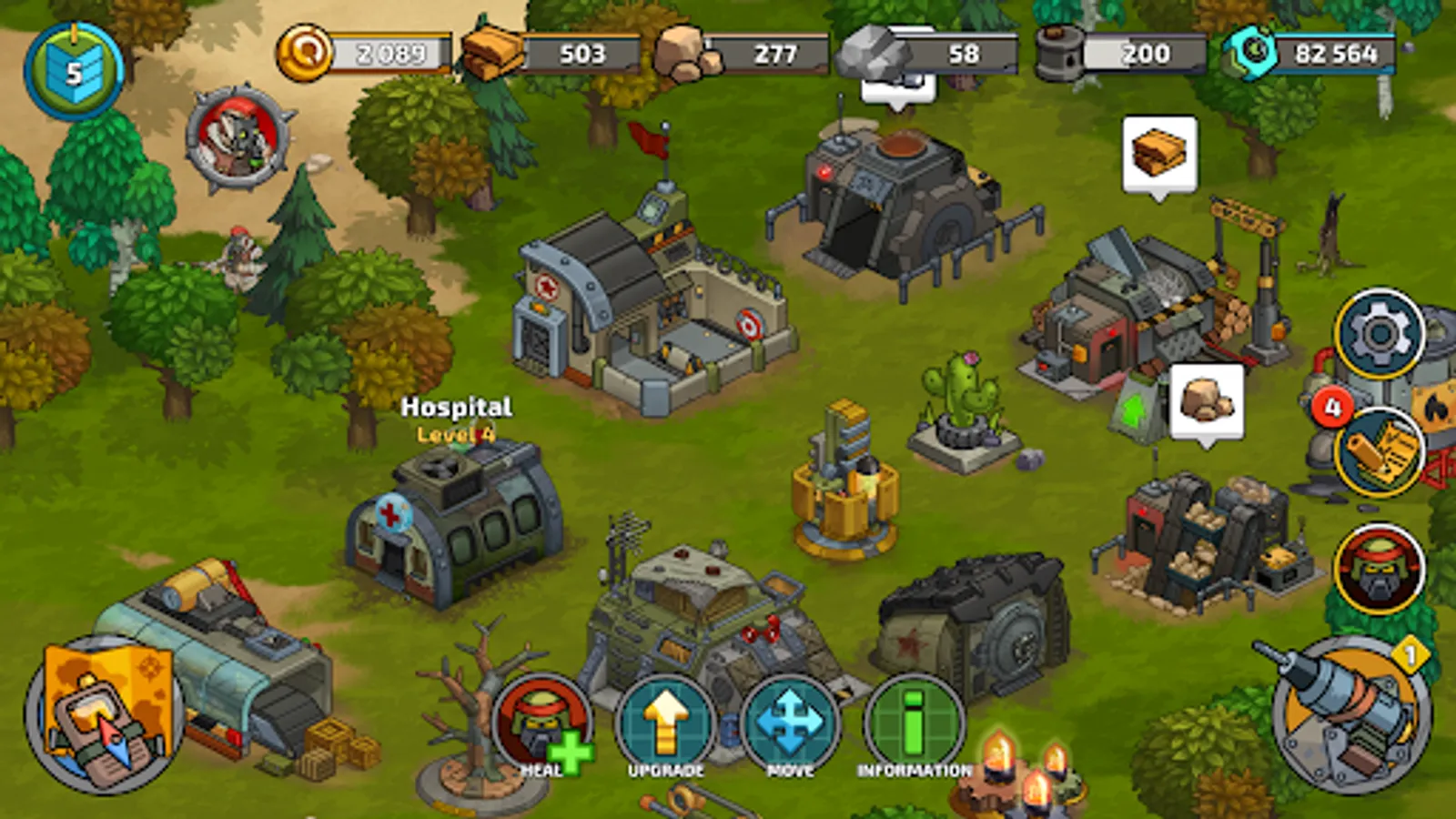Collect the stone resource speech bubble
Screen dimensions: 1456x819
point(1206,400)
